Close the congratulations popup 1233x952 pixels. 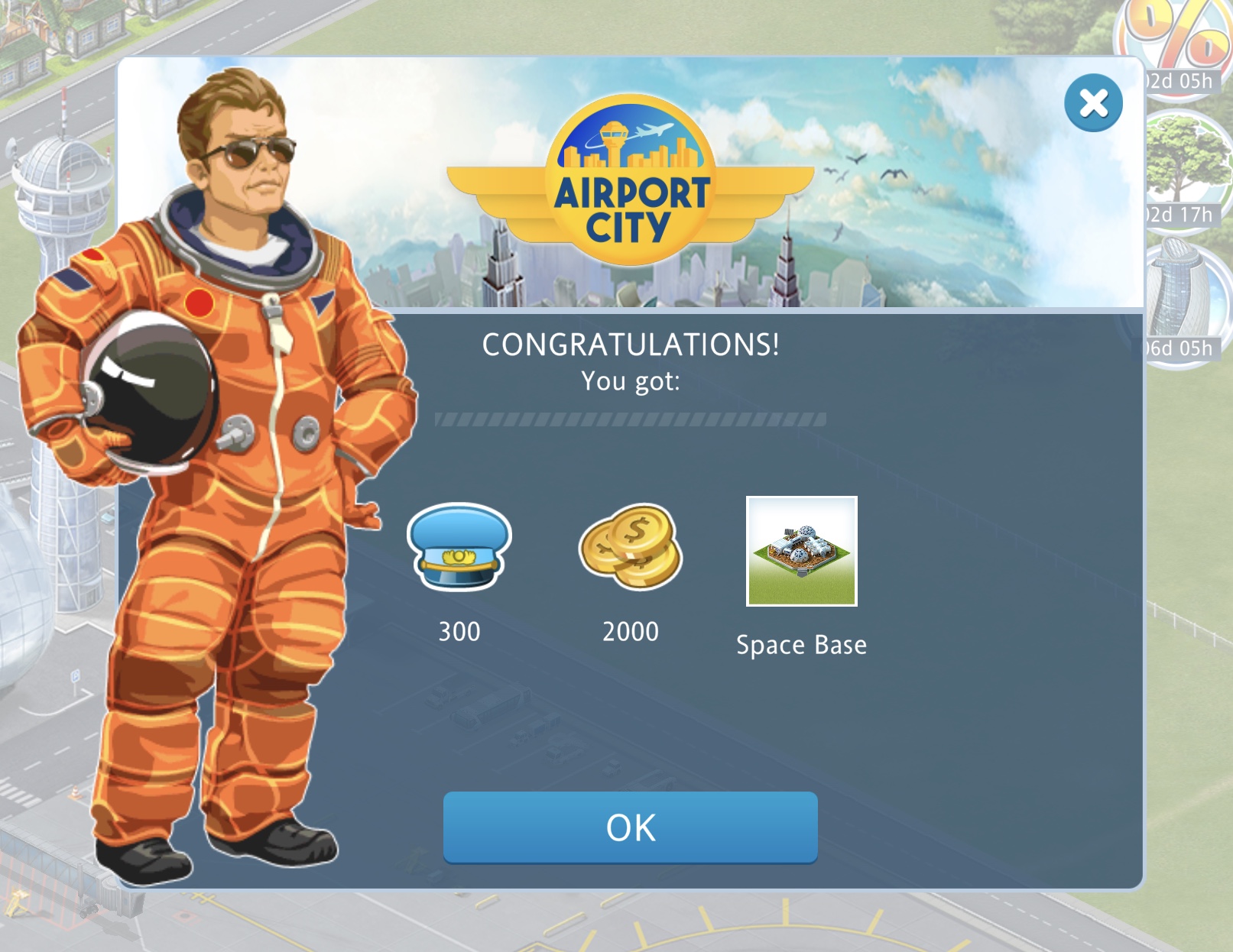[x=1093, y=103]
